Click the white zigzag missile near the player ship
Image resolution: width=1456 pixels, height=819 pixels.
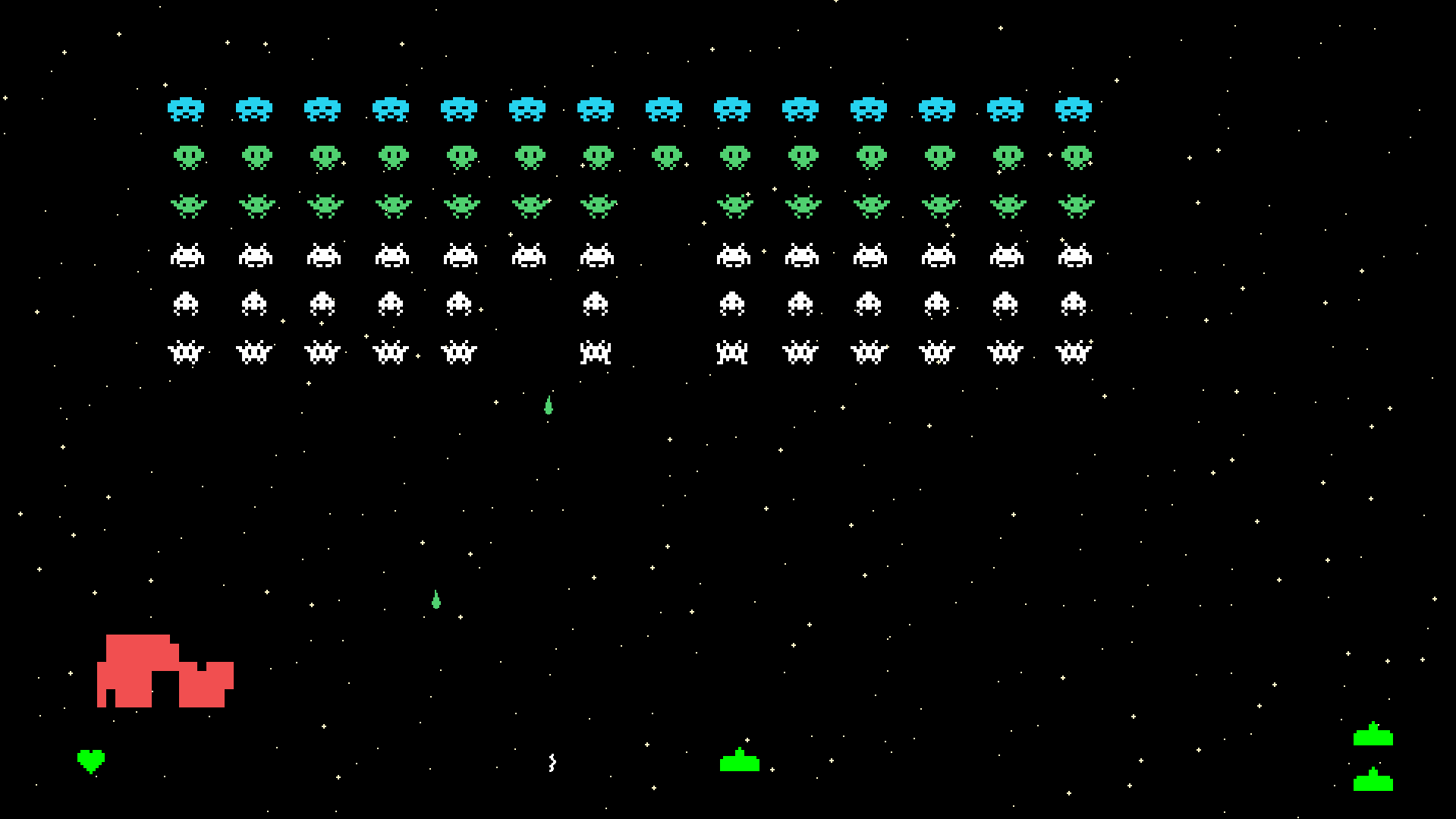552,763
